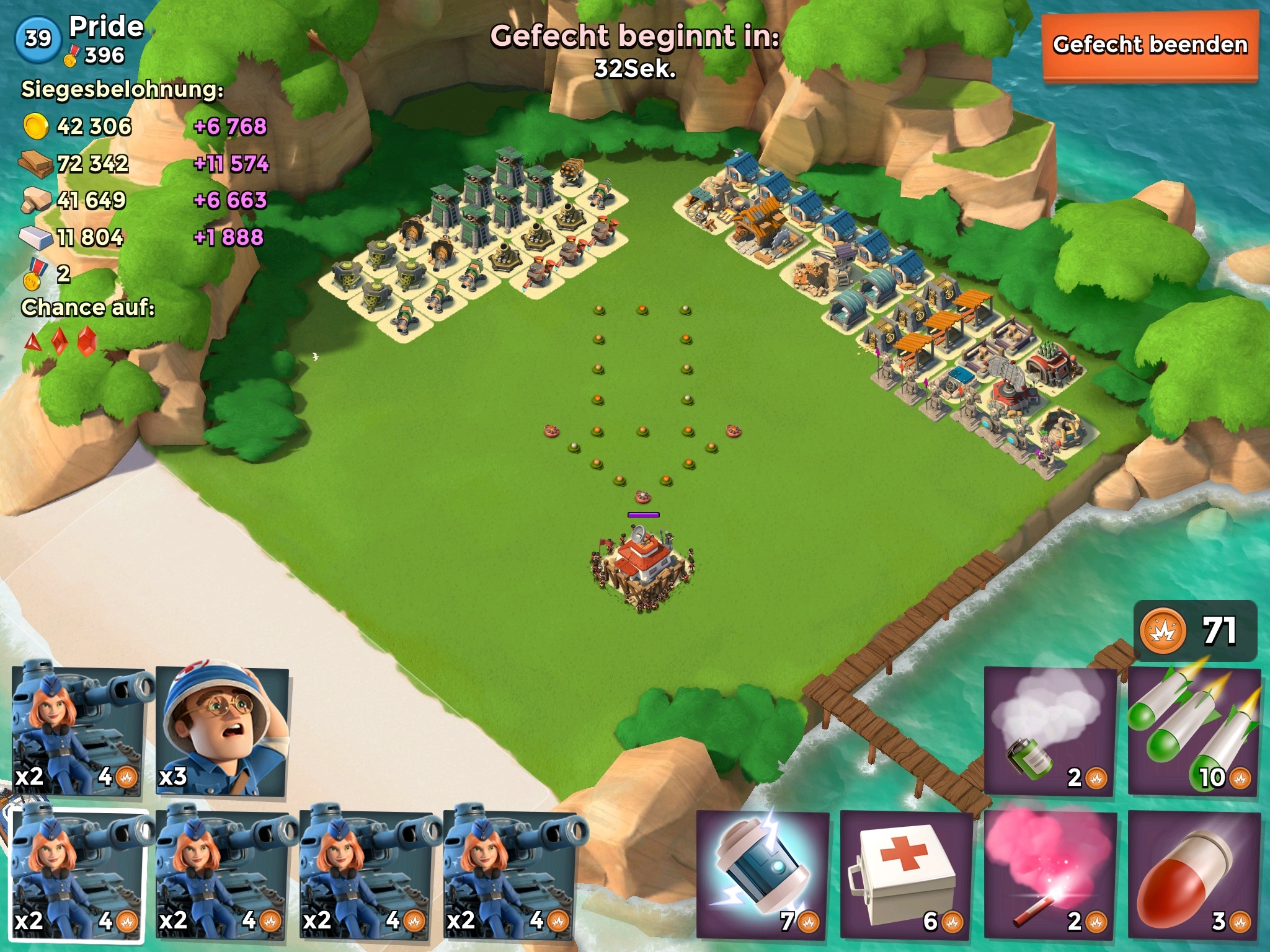The width and height of the screenshot is (1270, 952).
Task: Launch the Smoke Screen ability
Action: (1049, 731)
